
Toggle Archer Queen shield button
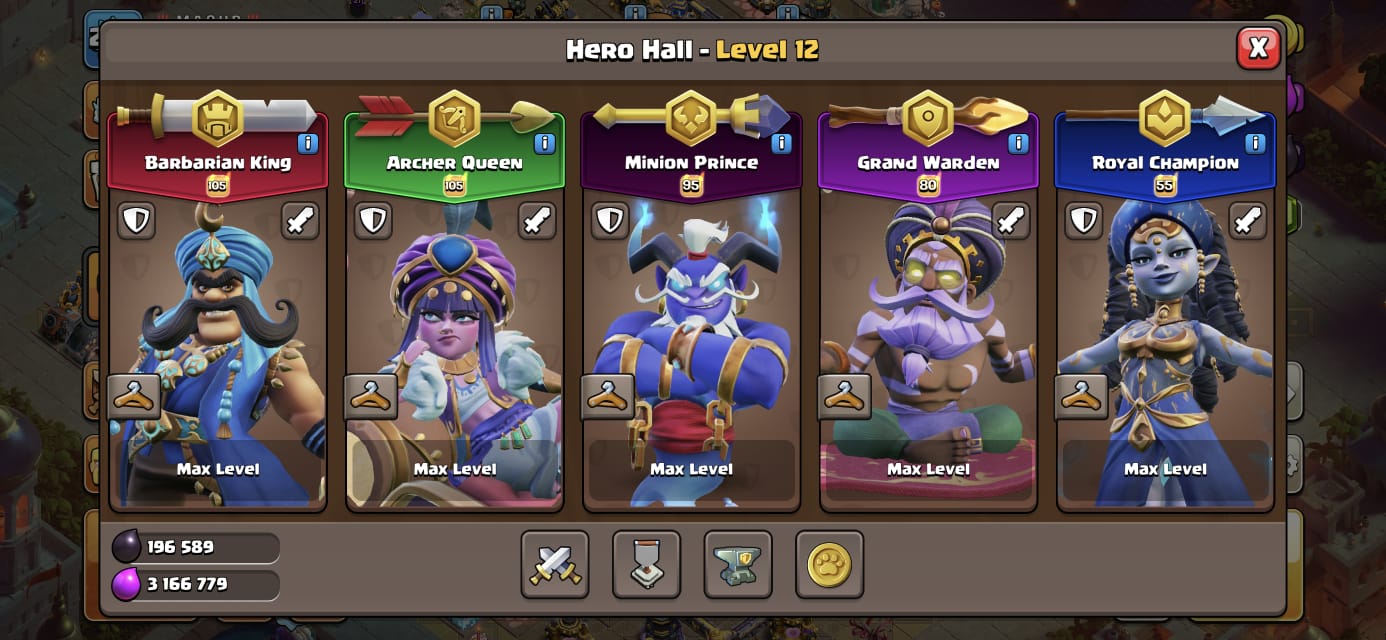tap(374, 221)
